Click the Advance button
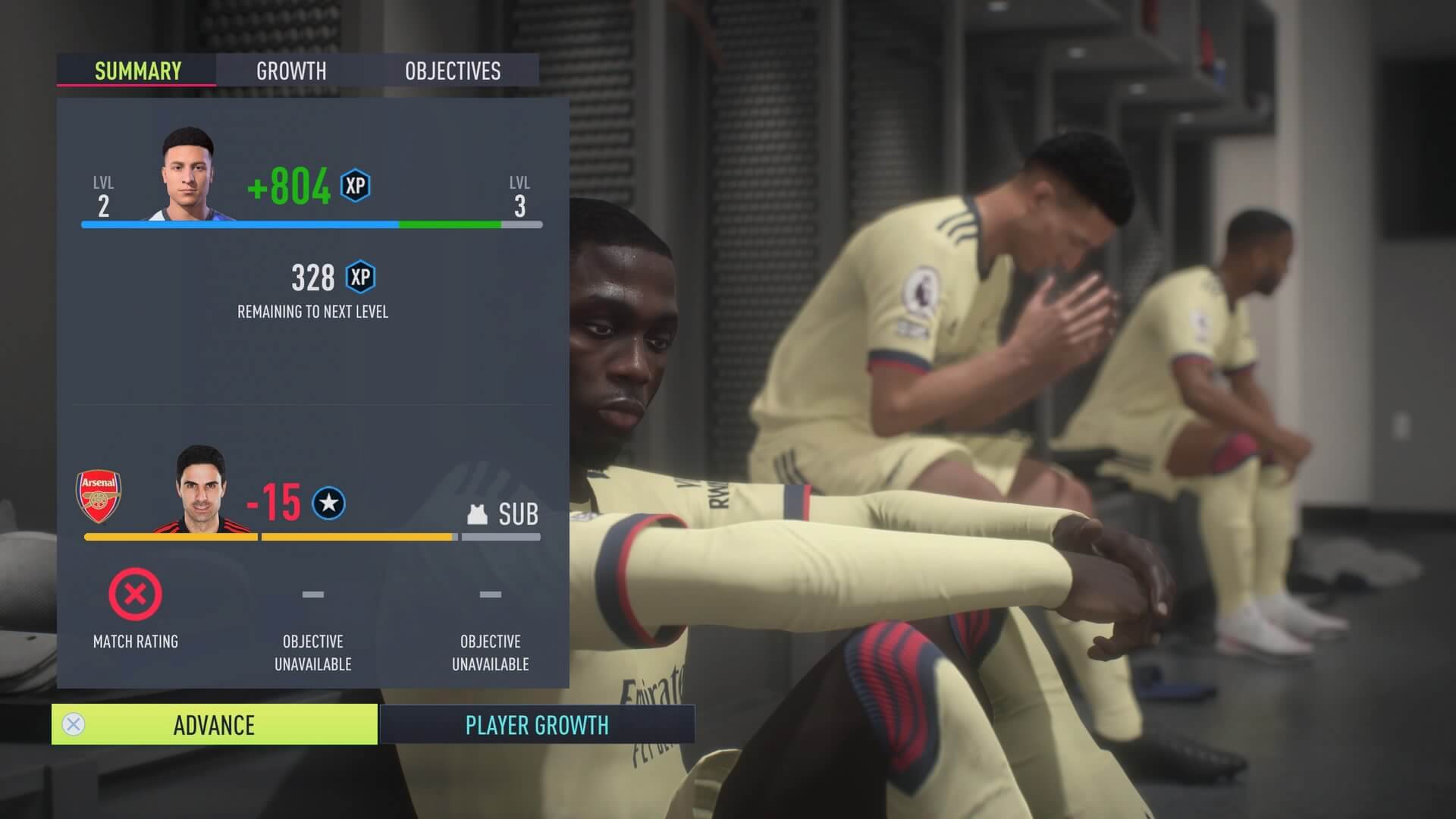The width and height of the screenshot is (1456, 819). 214,725
